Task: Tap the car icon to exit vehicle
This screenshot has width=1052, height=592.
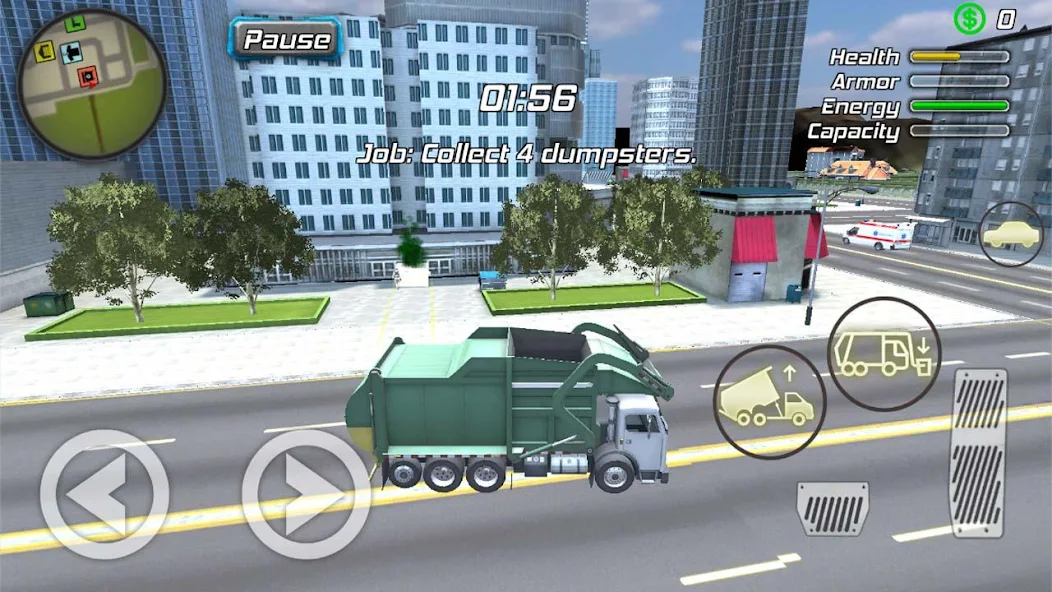Action: [1010, 234]
